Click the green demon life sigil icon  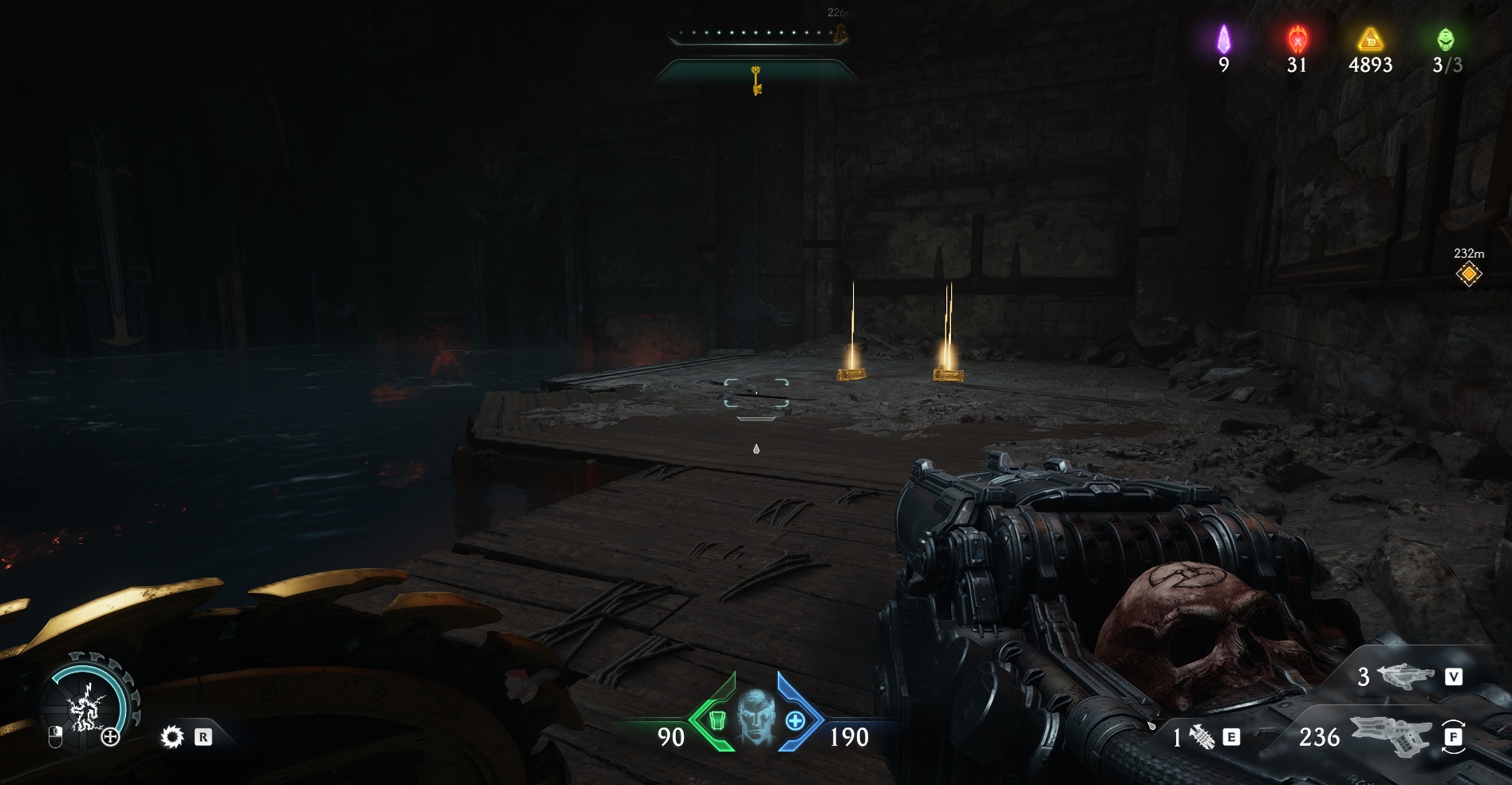[x=1445, y=38]
